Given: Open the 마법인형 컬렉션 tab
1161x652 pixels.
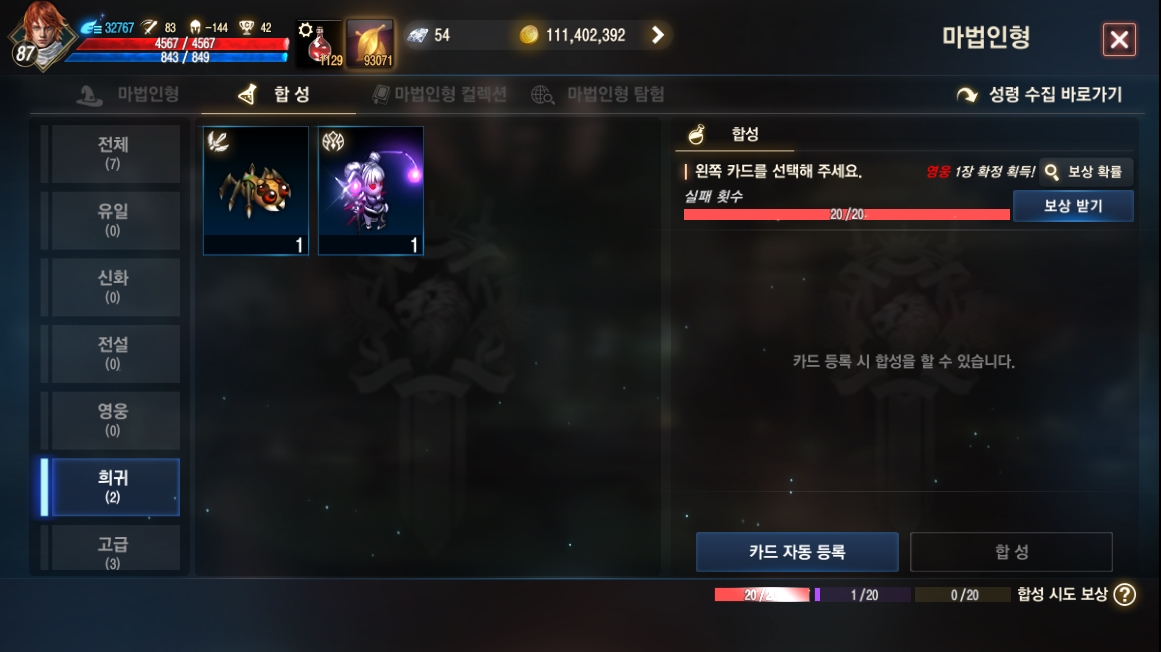Looking at the screenshot, I should (439, 95).
